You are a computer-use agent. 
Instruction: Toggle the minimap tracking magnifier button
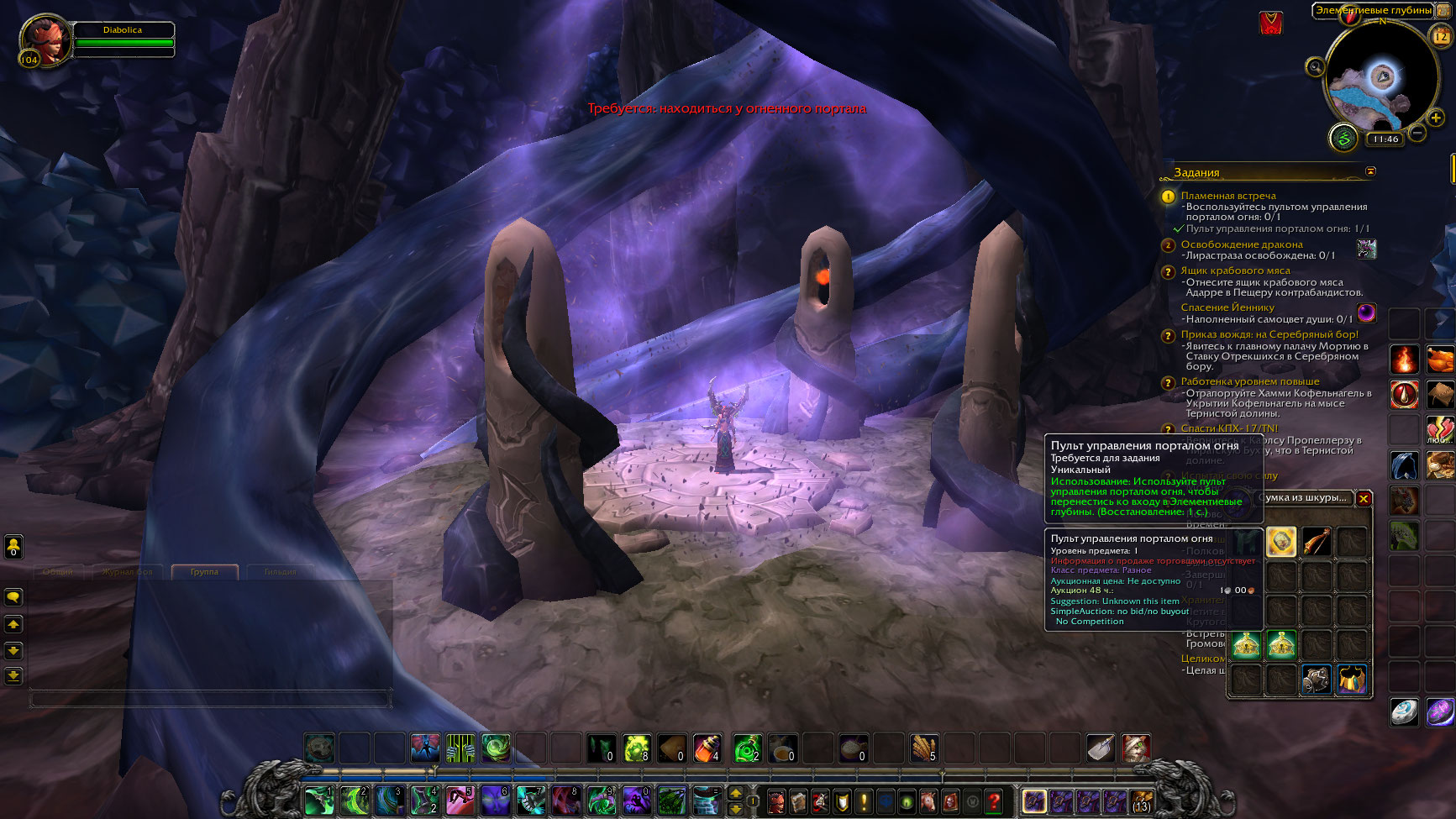(x=1315, y=66)
